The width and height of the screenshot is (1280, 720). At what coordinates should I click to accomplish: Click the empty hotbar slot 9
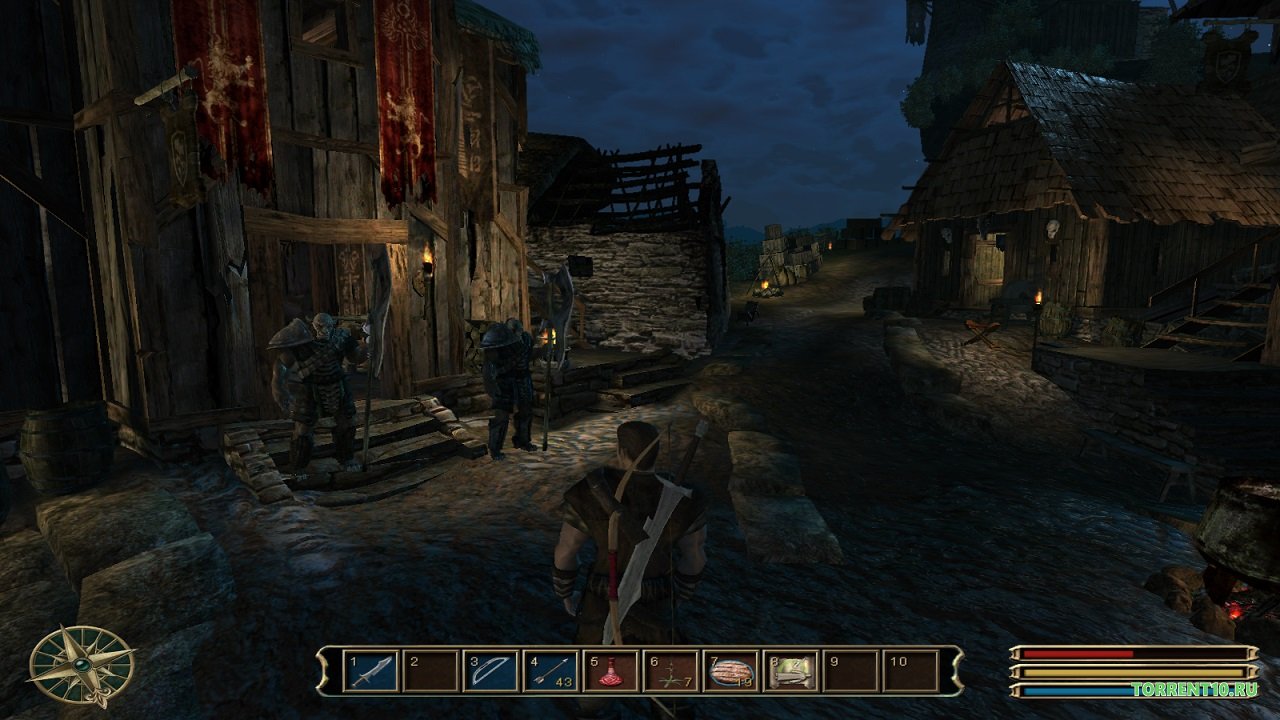coord(851,671)
